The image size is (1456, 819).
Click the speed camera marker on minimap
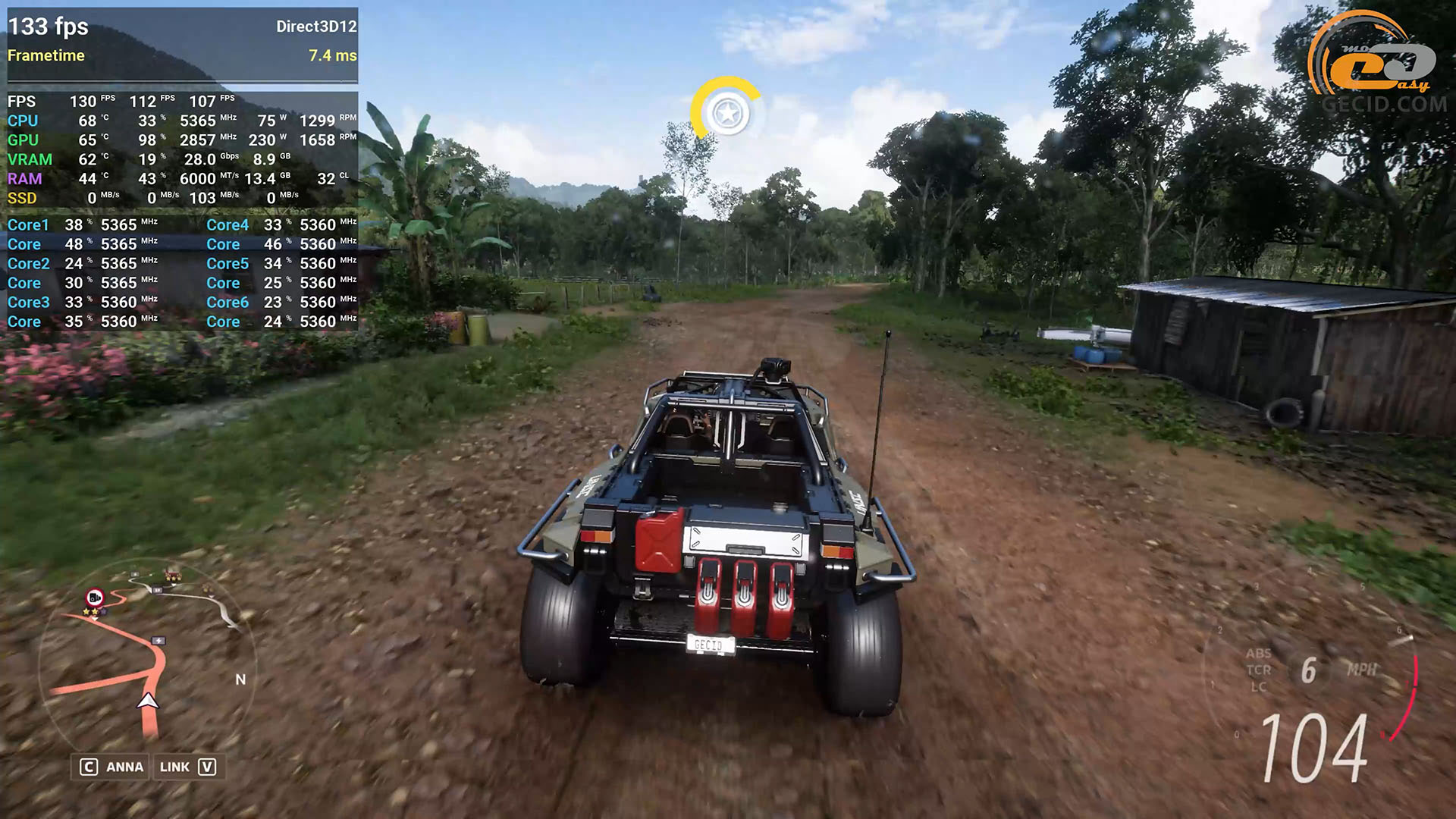(x=95, y=597)
